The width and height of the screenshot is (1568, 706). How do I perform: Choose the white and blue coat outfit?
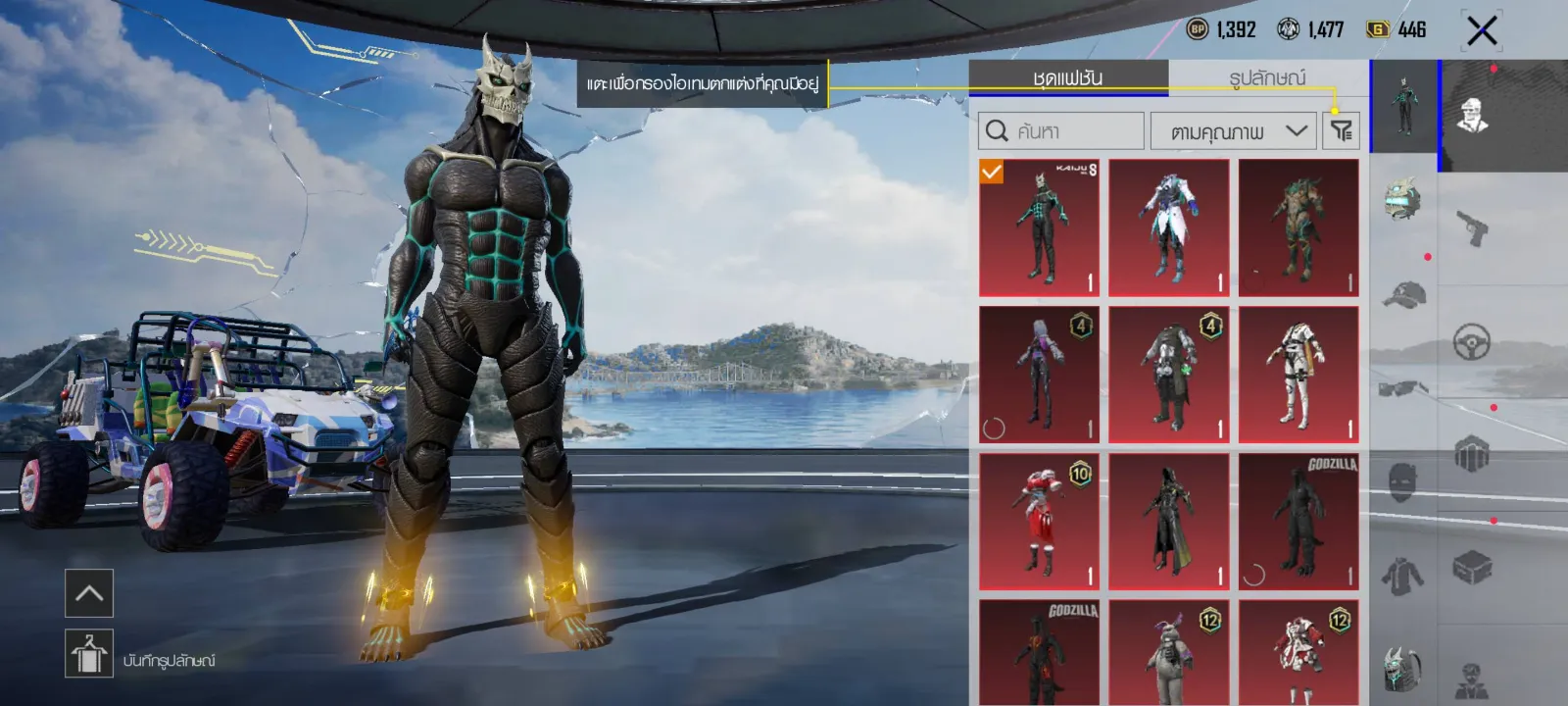tap(1168, 227)
